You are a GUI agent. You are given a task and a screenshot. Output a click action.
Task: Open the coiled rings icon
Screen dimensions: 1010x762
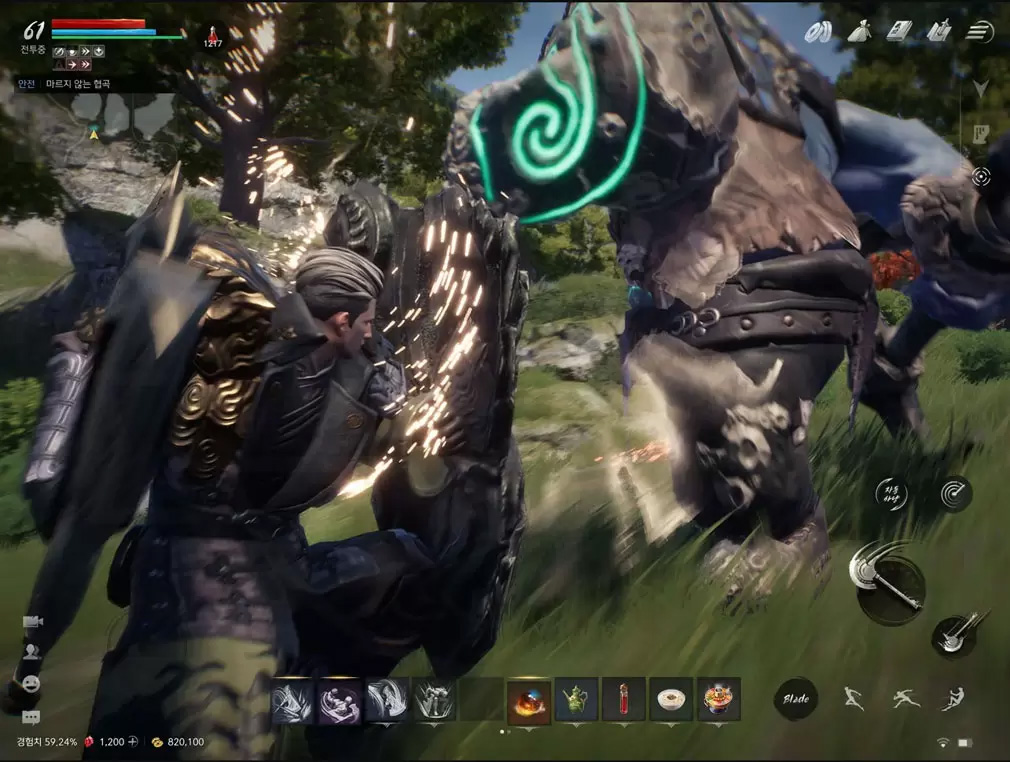click(x=818, y=31)
